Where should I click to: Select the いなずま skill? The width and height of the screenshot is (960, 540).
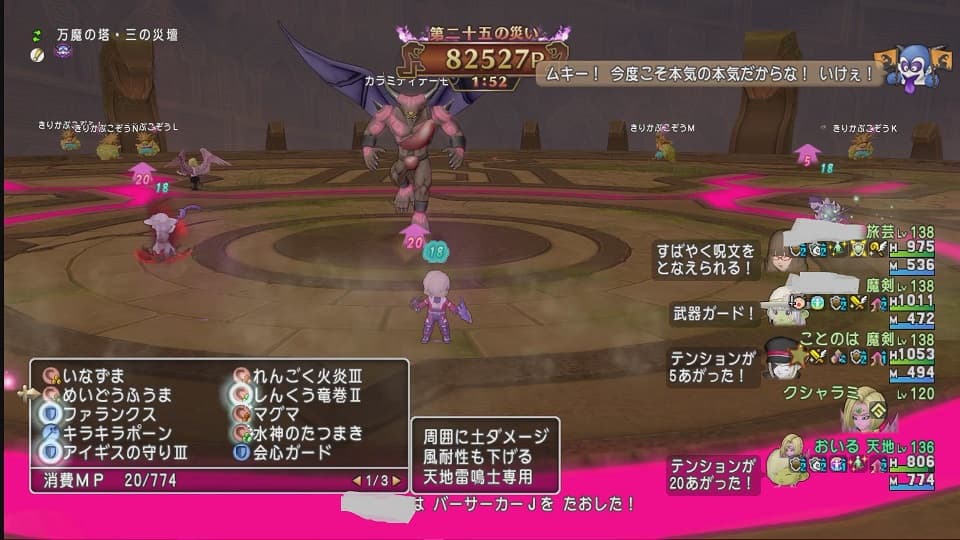(x=95, y=376)
